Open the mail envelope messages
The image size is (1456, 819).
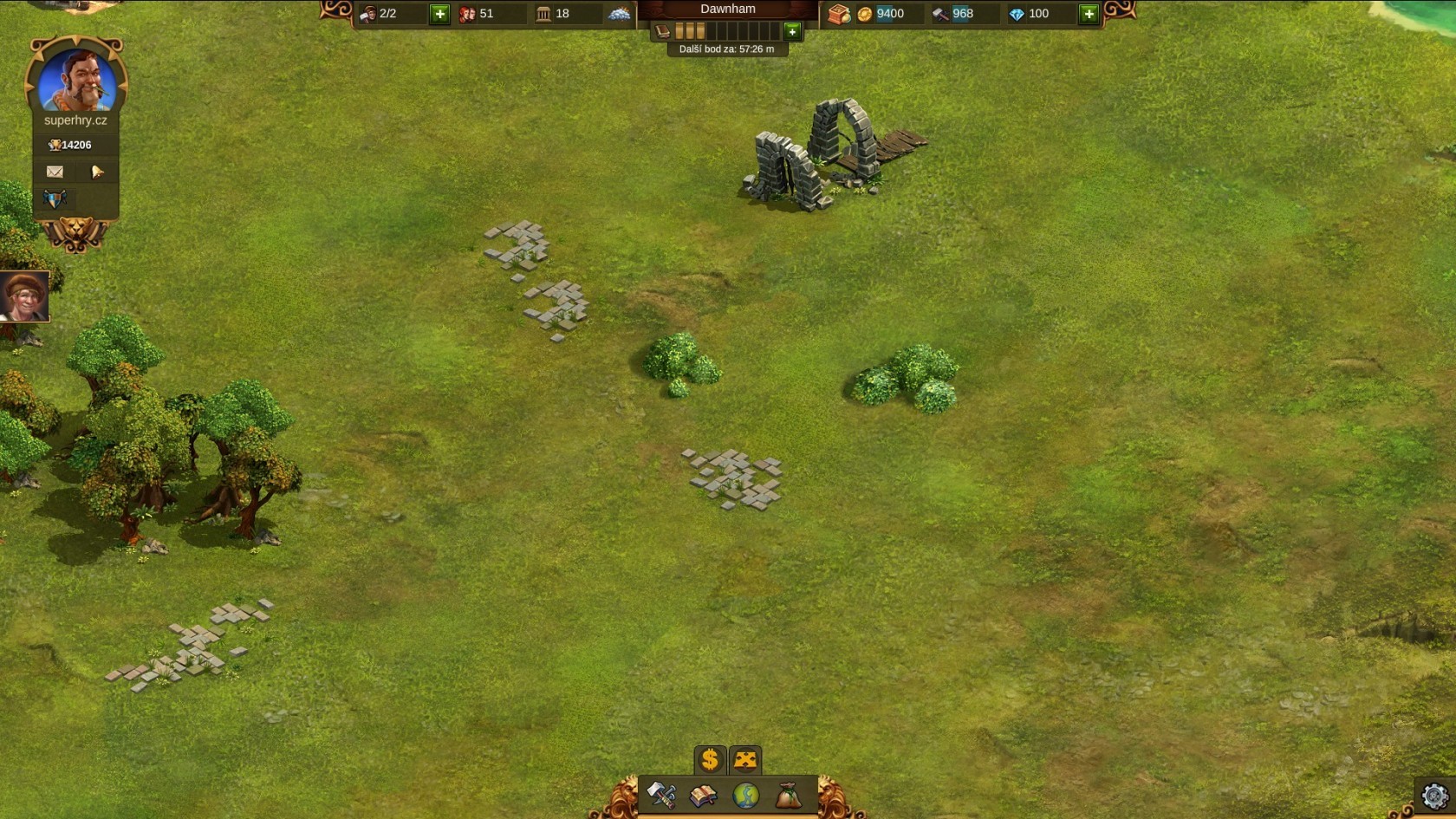pos(55,172)
